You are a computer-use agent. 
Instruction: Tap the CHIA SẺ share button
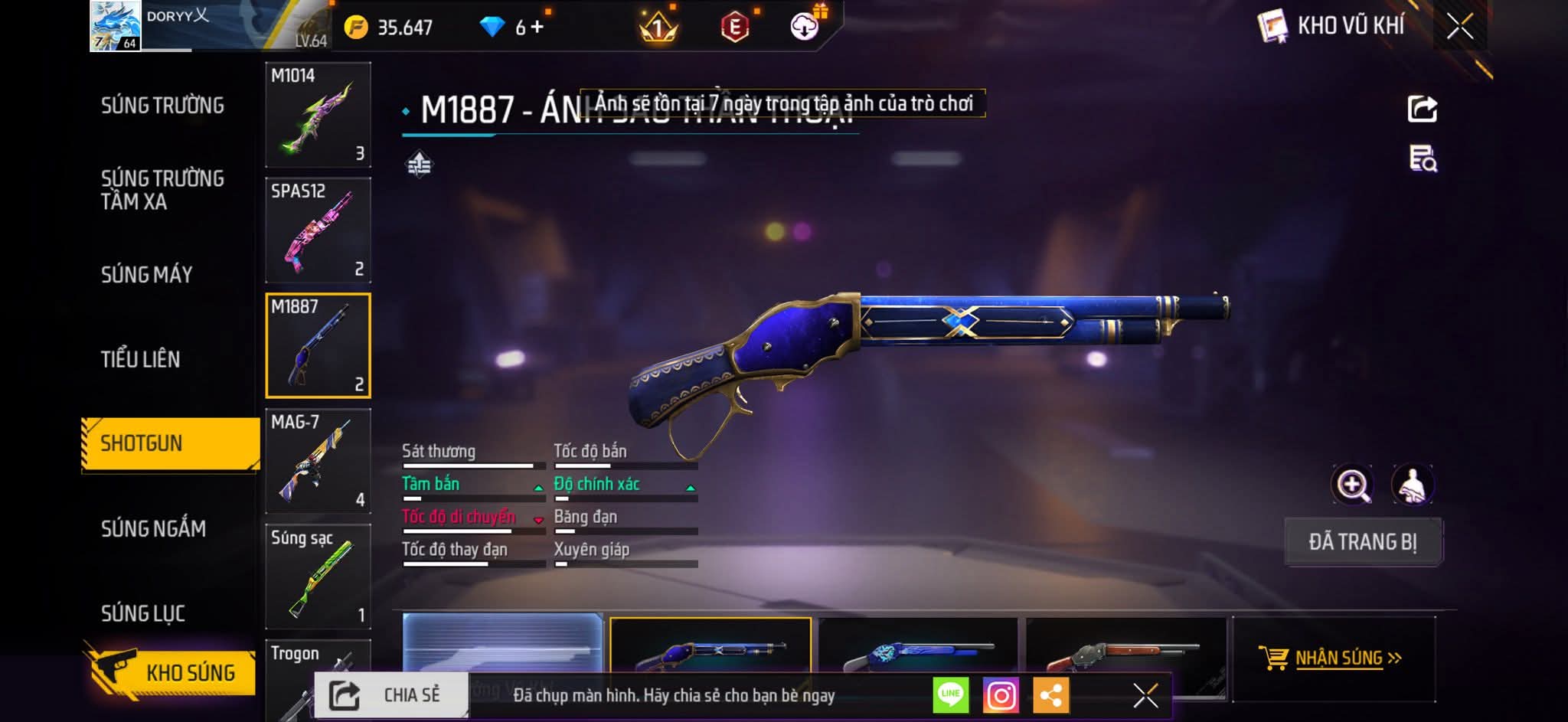(391, 695)
